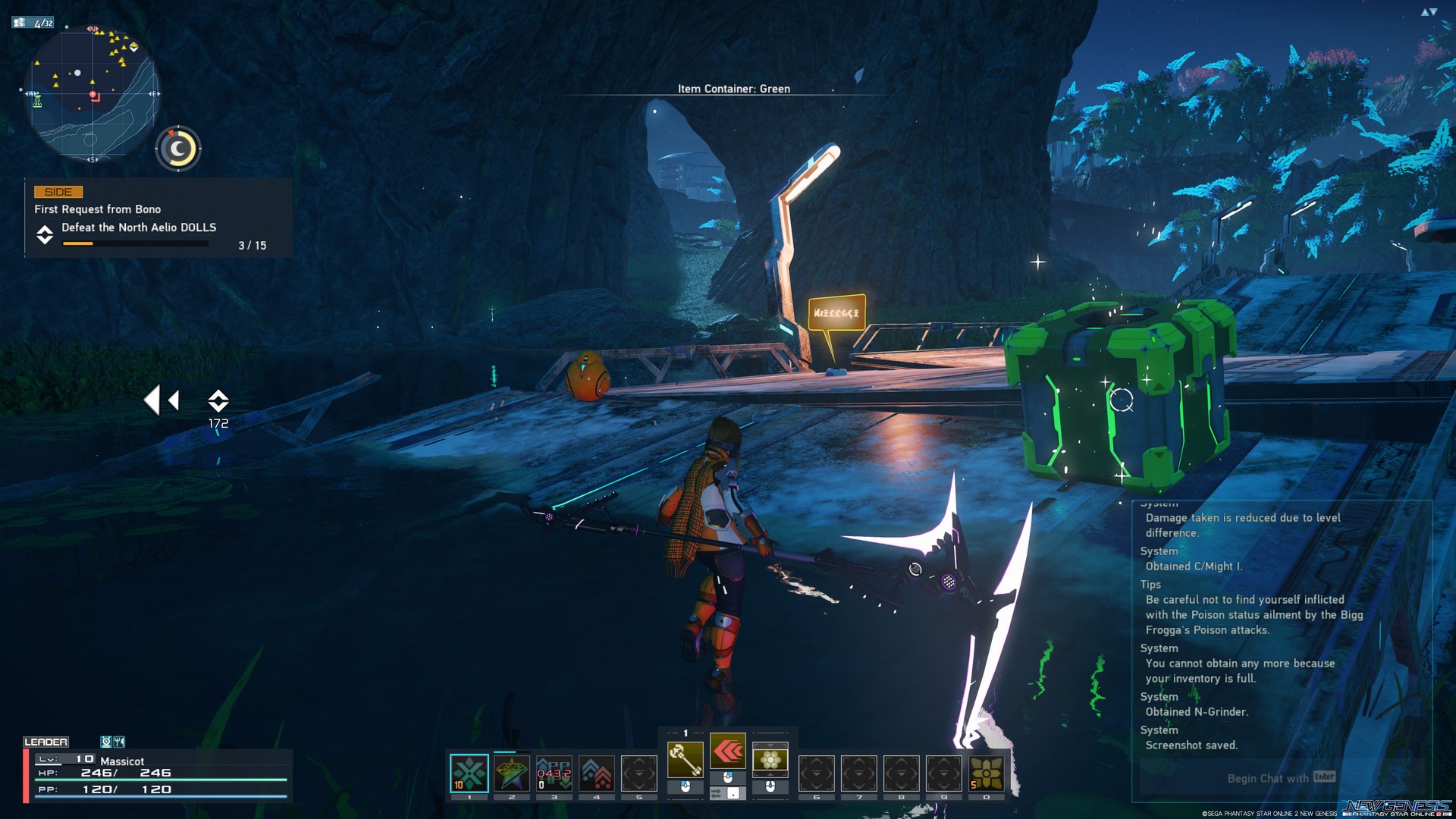Viewport: 1456px width, 819px height.
Task: Select the quest waypoint marker showing 172
Action: coord(218,402)
